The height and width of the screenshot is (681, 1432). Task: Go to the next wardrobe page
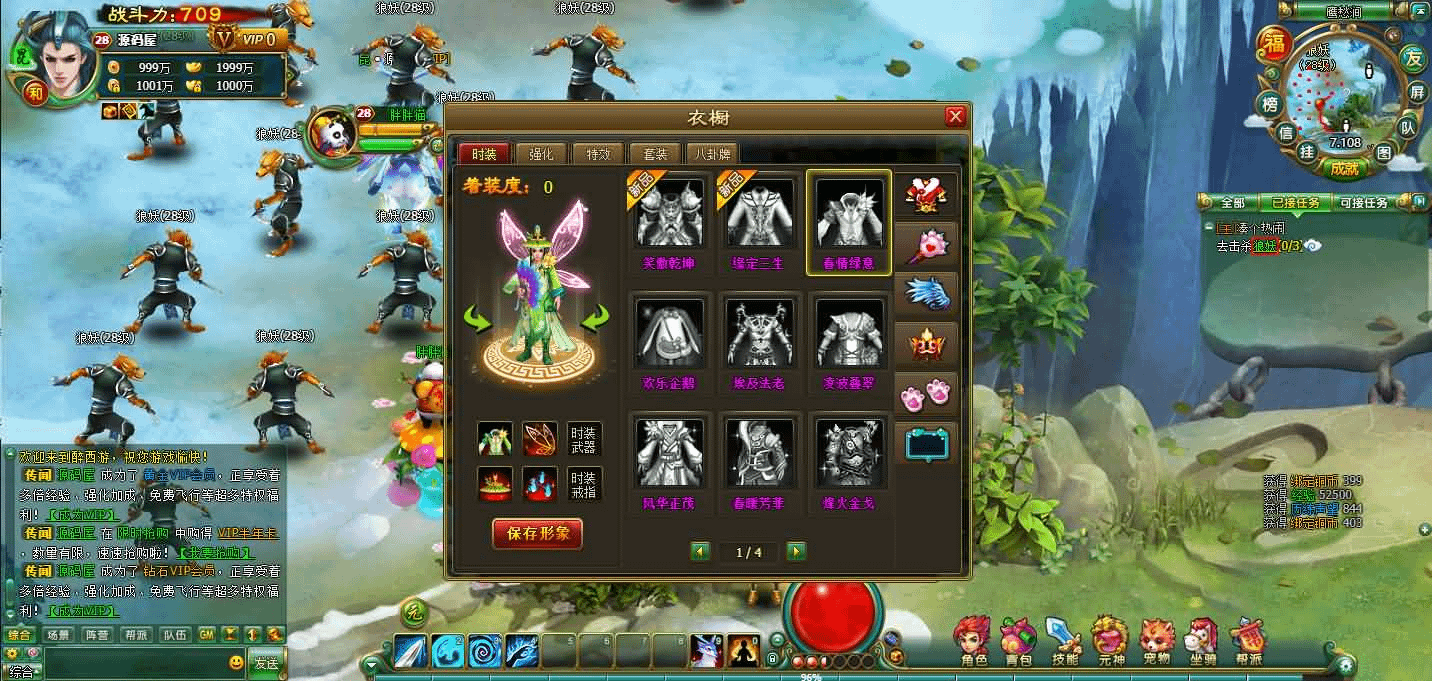pos(796,551)
